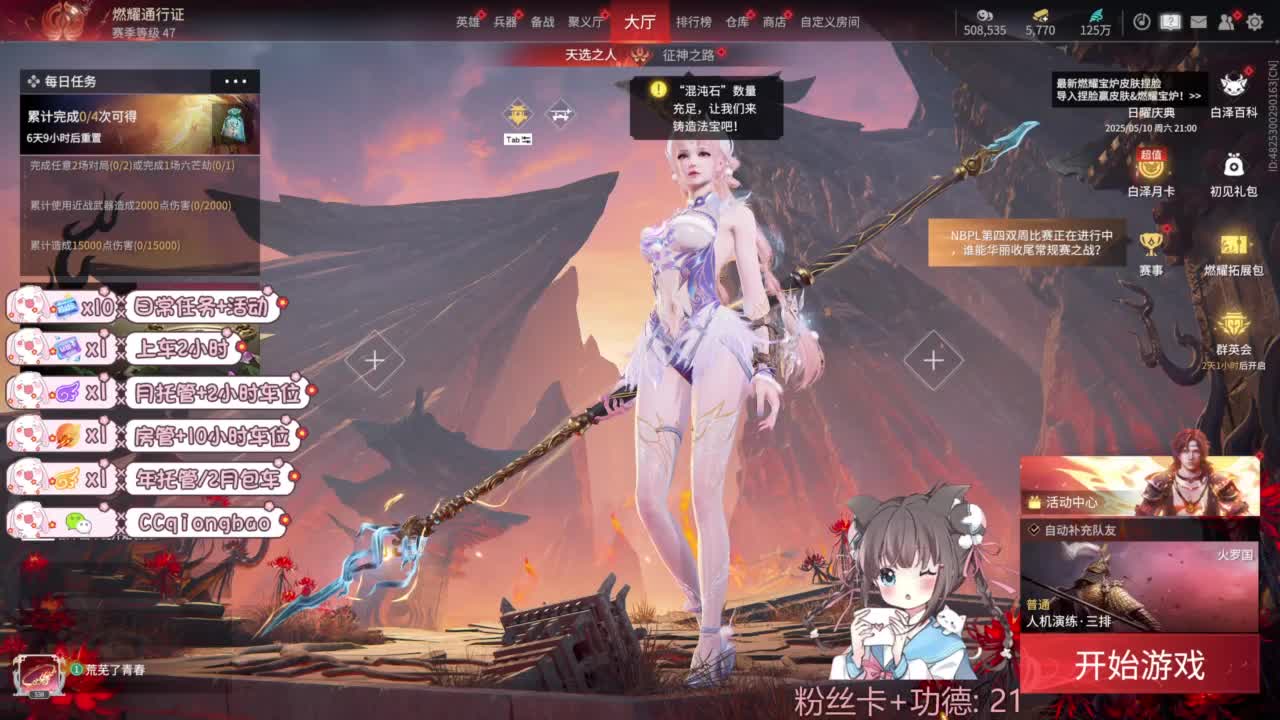Click the progress ring on the bottom-left avatar

pyautogui.click(x=76, y=669)
